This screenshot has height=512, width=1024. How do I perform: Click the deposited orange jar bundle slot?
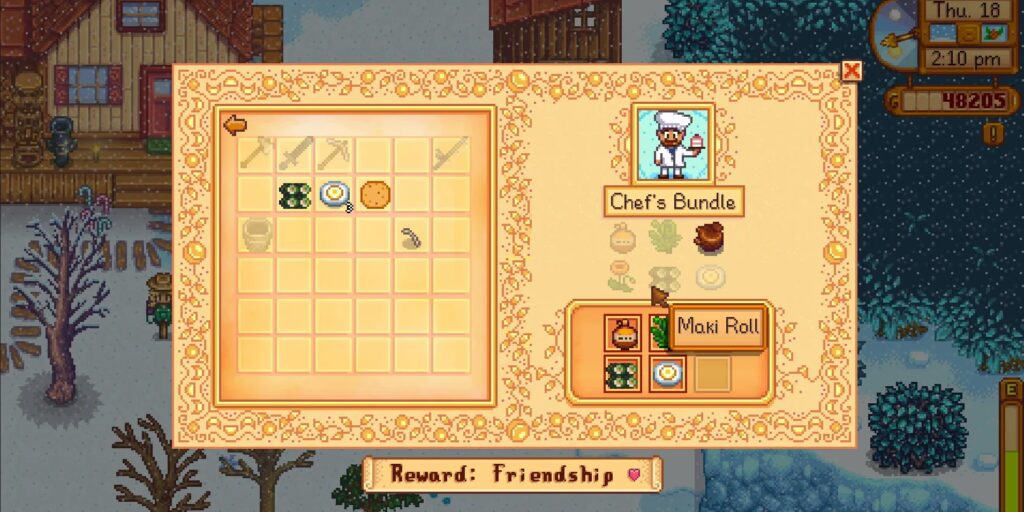tap(622, 332)
